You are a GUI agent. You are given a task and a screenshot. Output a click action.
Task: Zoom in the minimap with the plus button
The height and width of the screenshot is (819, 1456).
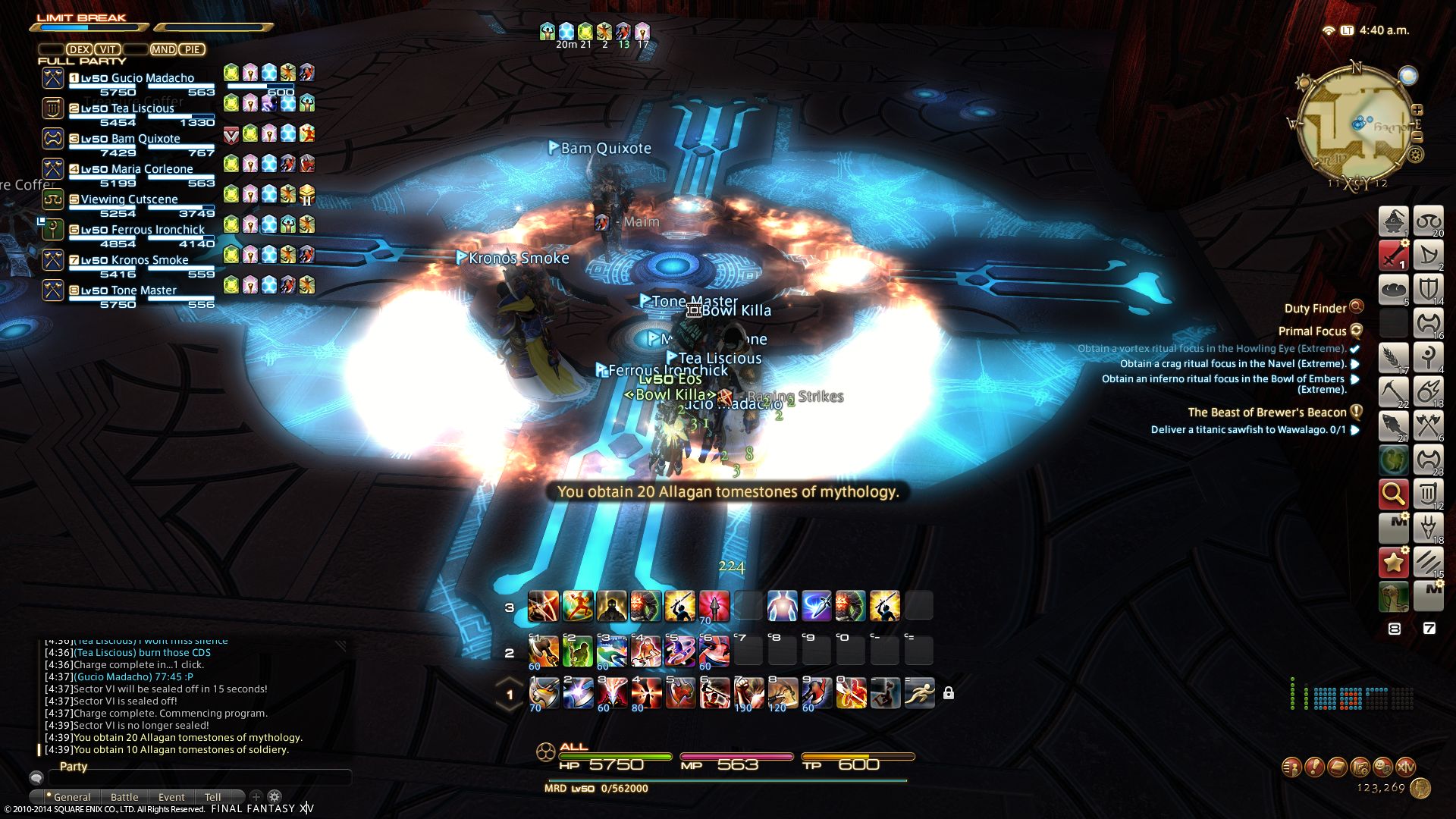click(1417, 111)
